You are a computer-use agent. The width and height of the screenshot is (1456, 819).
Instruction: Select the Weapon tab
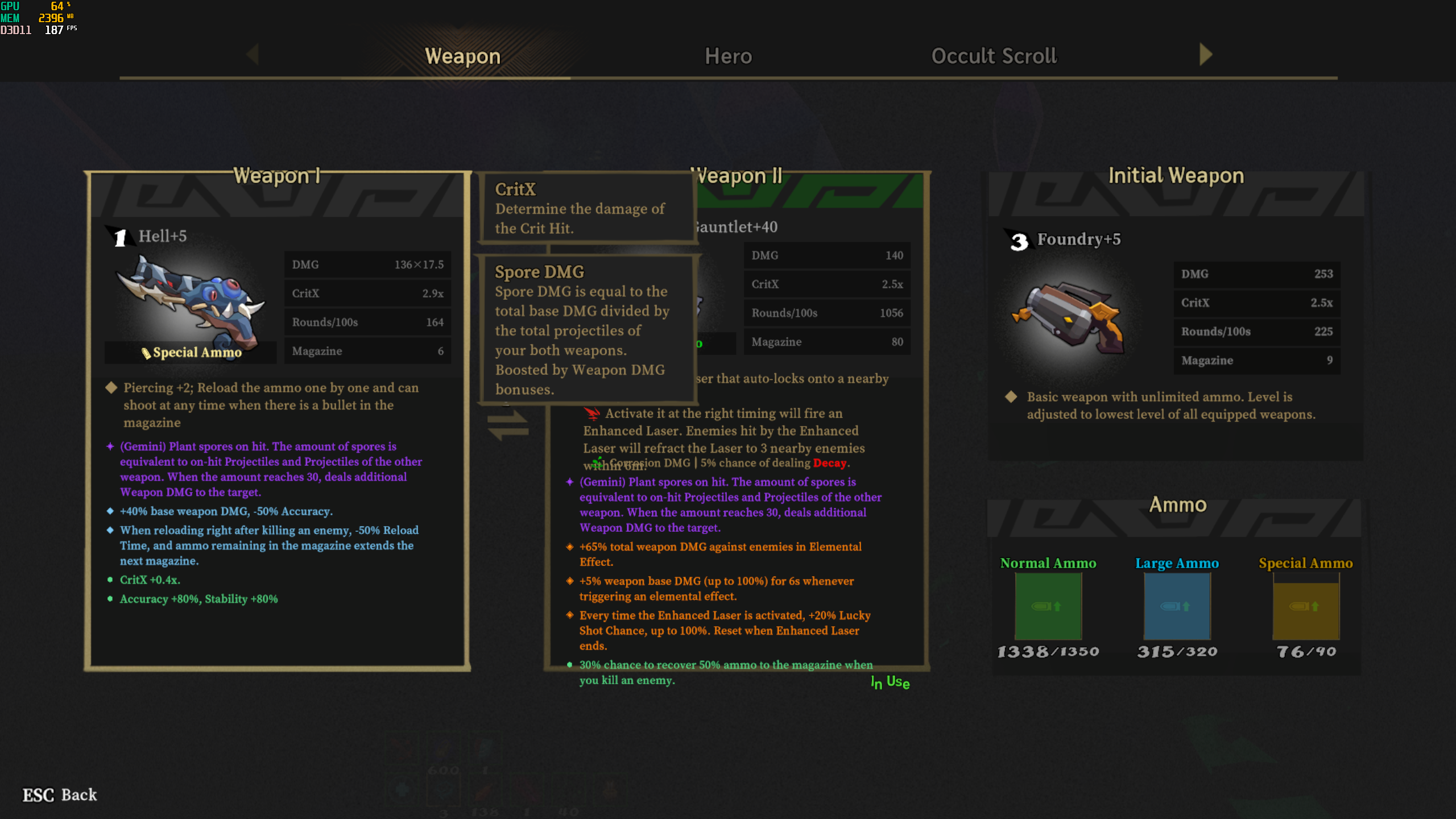462,56
